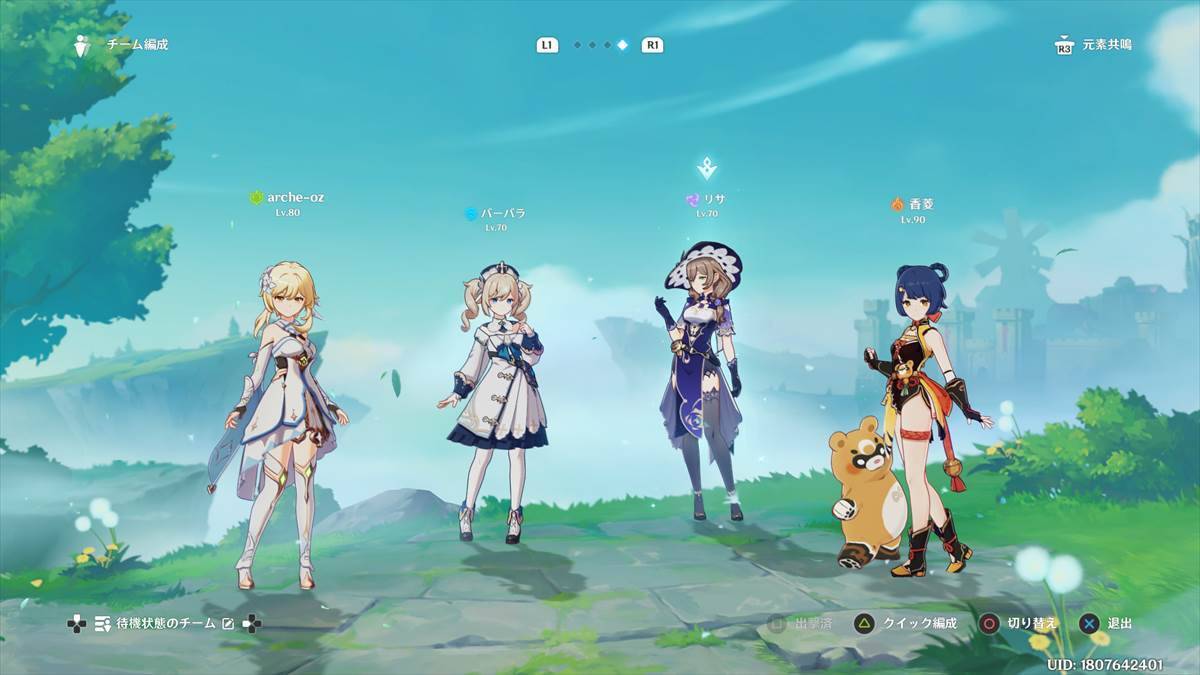Open the 待機状態のチーム team name label
The image size is (1200, 675).
click(x=167, y=624)
